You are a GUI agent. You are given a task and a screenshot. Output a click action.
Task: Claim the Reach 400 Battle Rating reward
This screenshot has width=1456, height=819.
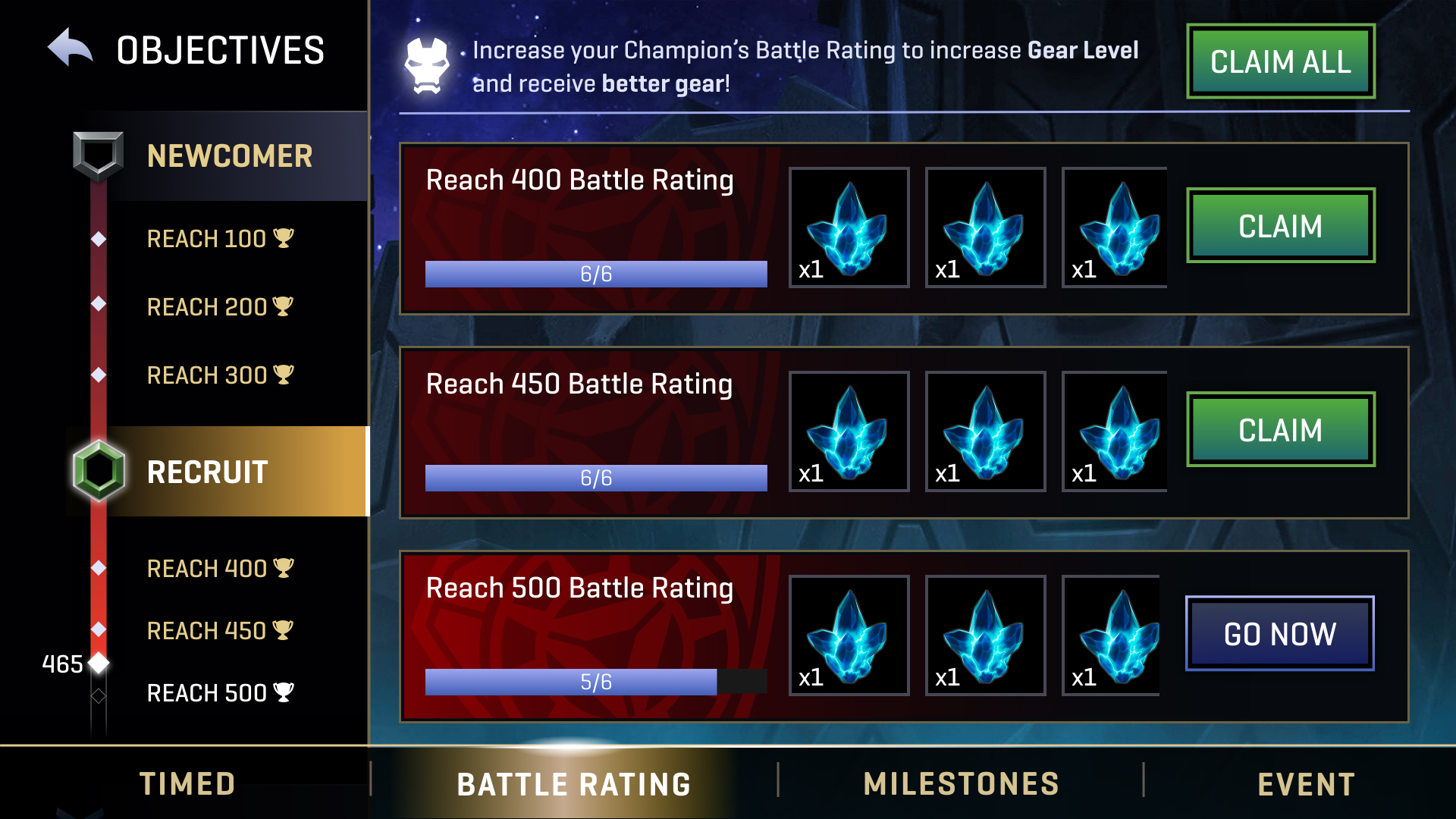[1280, 226]
